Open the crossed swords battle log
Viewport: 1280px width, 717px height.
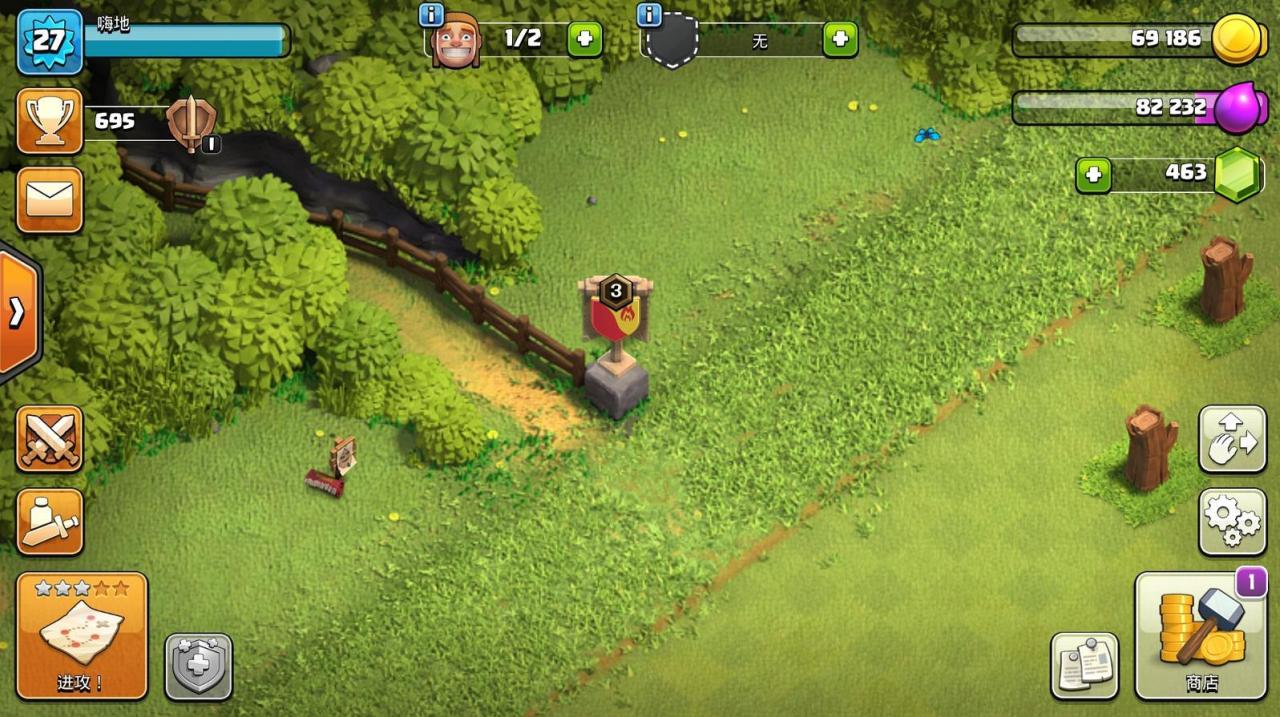(x=49, y=439)
